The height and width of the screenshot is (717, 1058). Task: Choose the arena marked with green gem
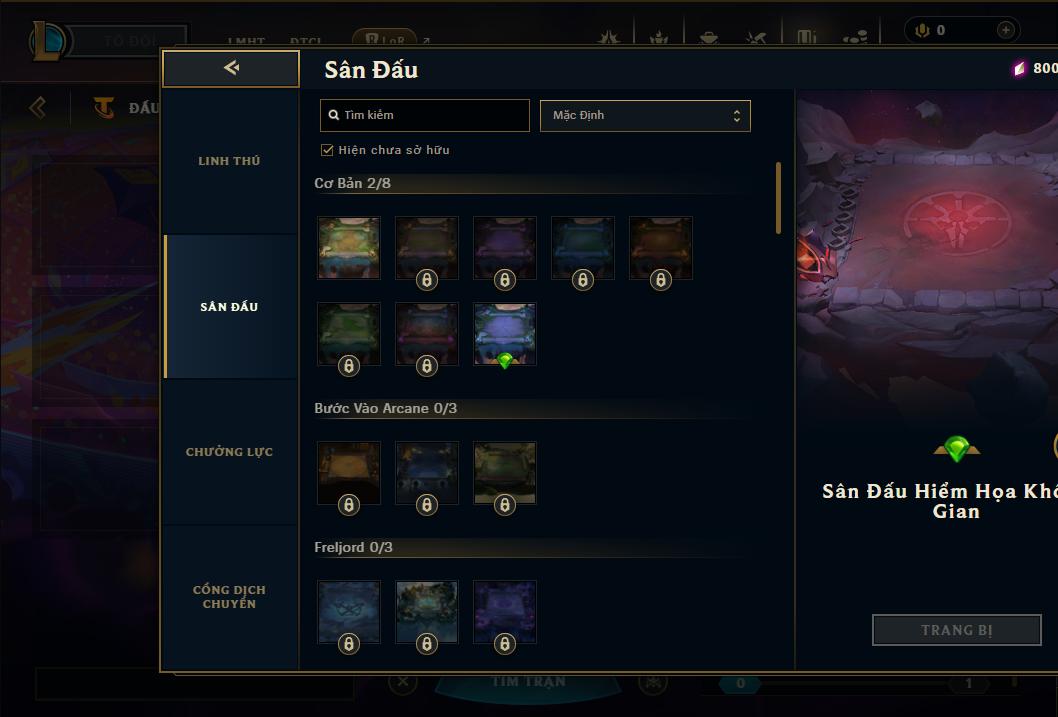coord(505,333)
